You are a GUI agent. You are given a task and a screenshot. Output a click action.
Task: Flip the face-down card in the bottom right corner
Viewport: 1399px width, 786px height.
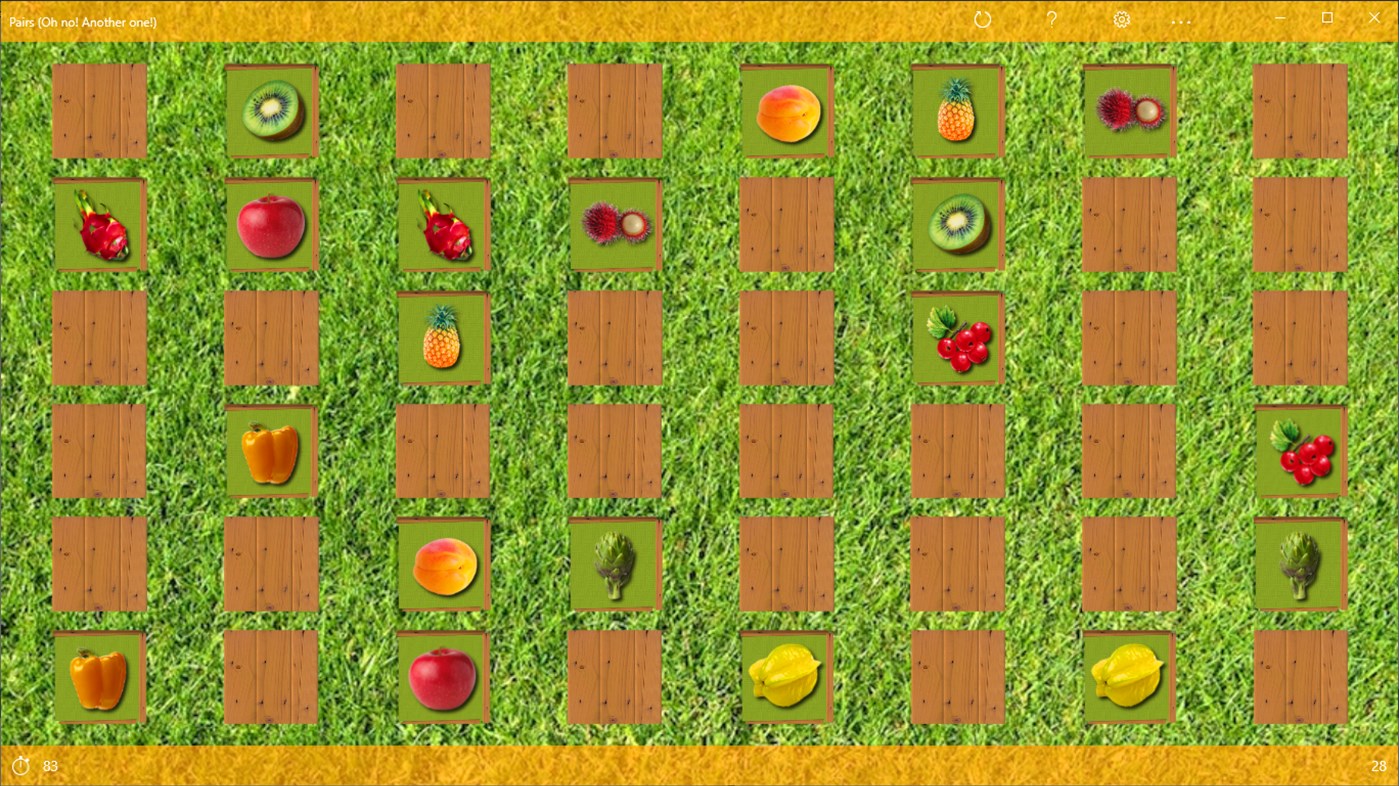[x=1300, y=676]
